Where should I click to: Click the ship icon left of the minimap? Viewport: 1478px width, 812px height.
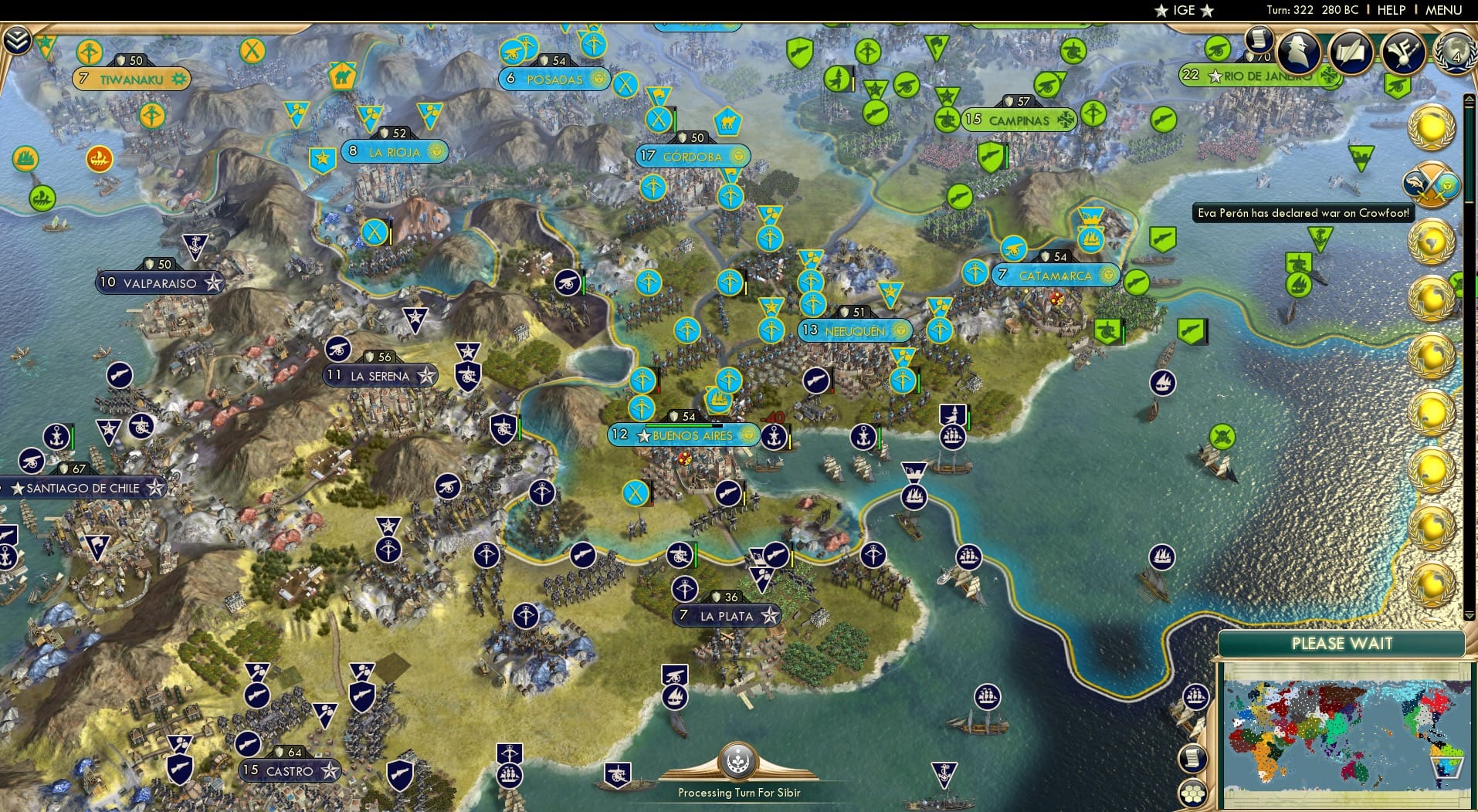[x=1195, y=696]
